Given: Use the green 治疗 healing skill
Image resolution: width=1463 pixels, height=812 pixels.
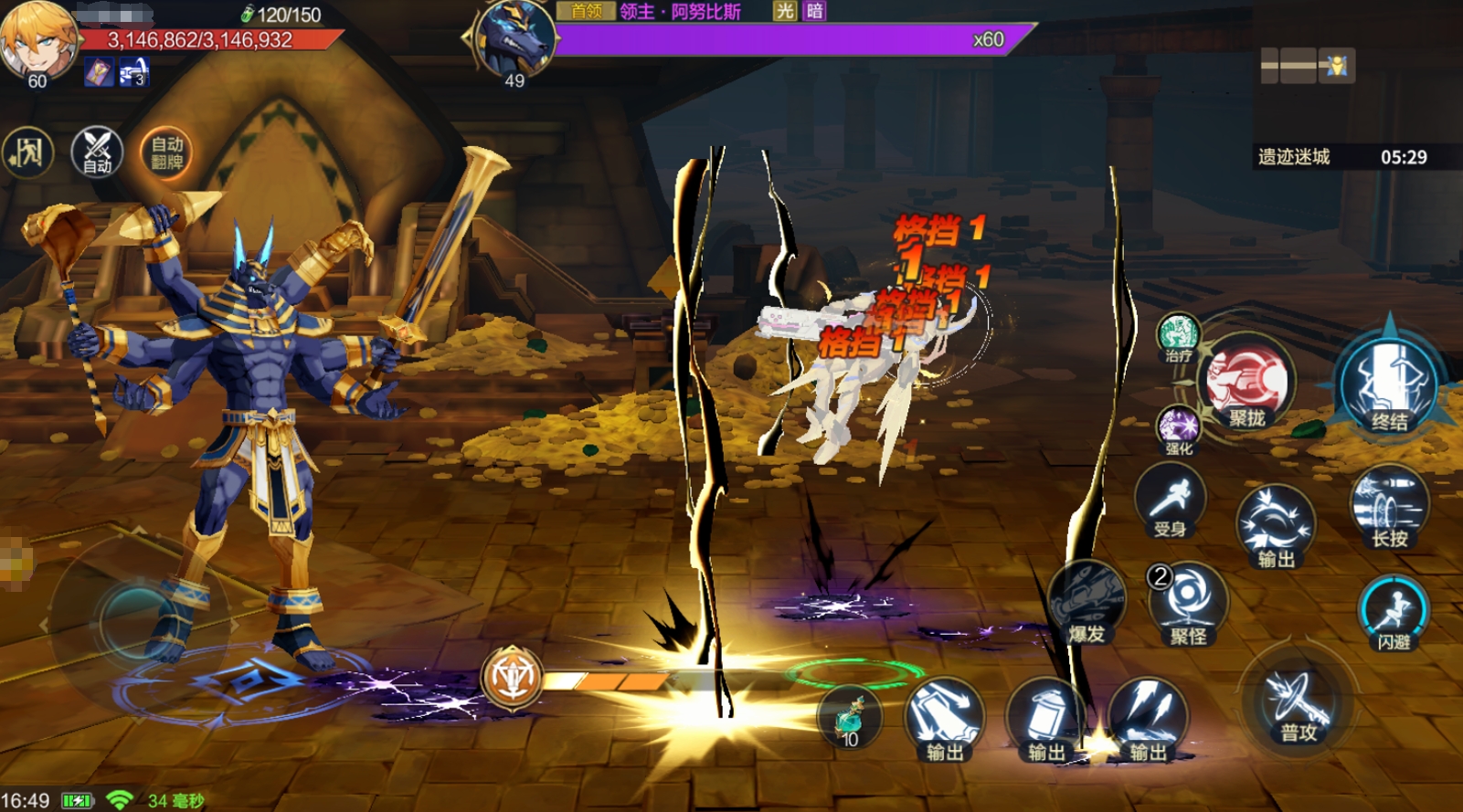Looking at the screenshot, I should (1179, 336).
